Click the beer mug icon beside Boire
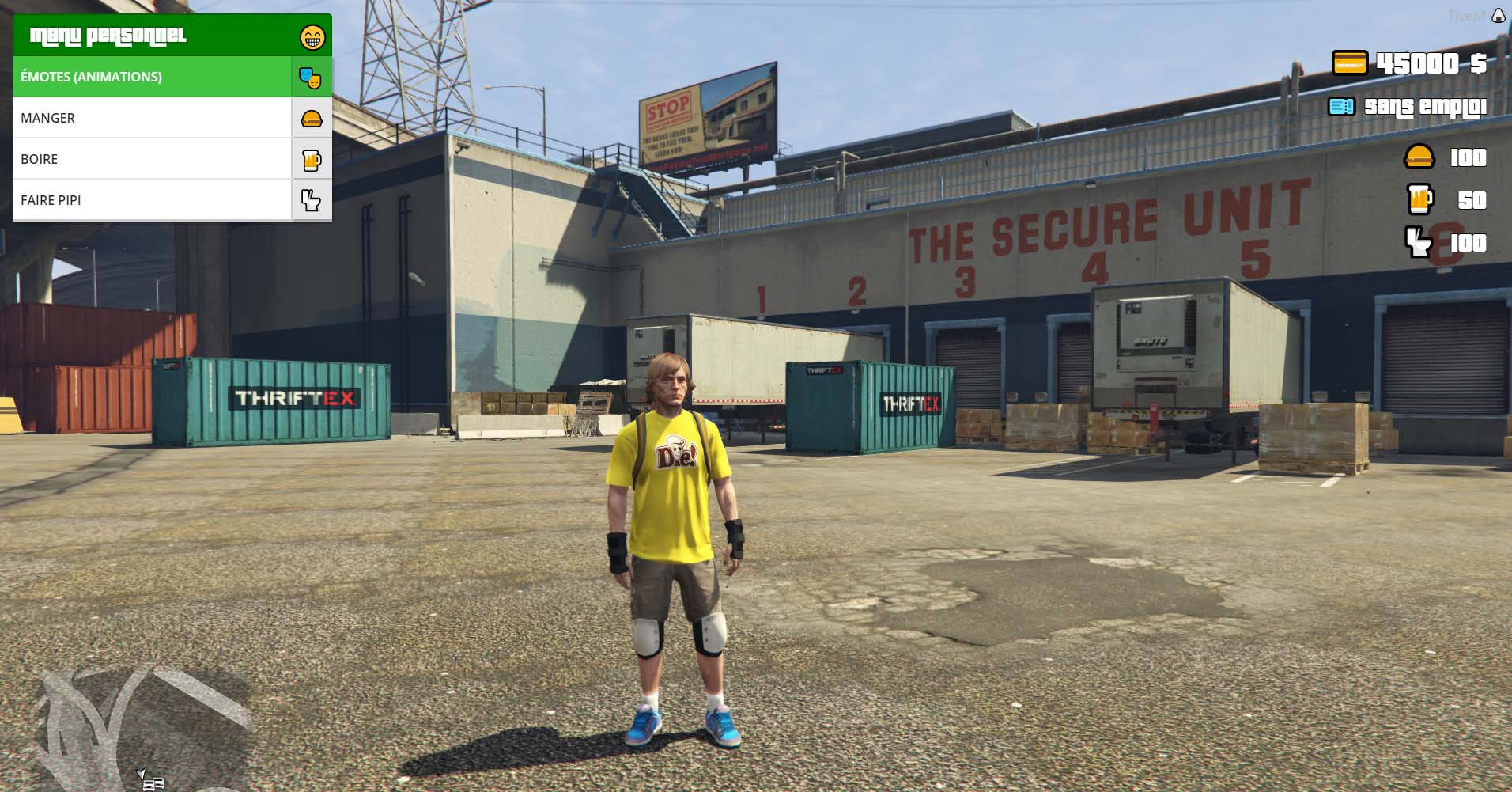Viewport: 1512px width, 792px height. (312, 160)
